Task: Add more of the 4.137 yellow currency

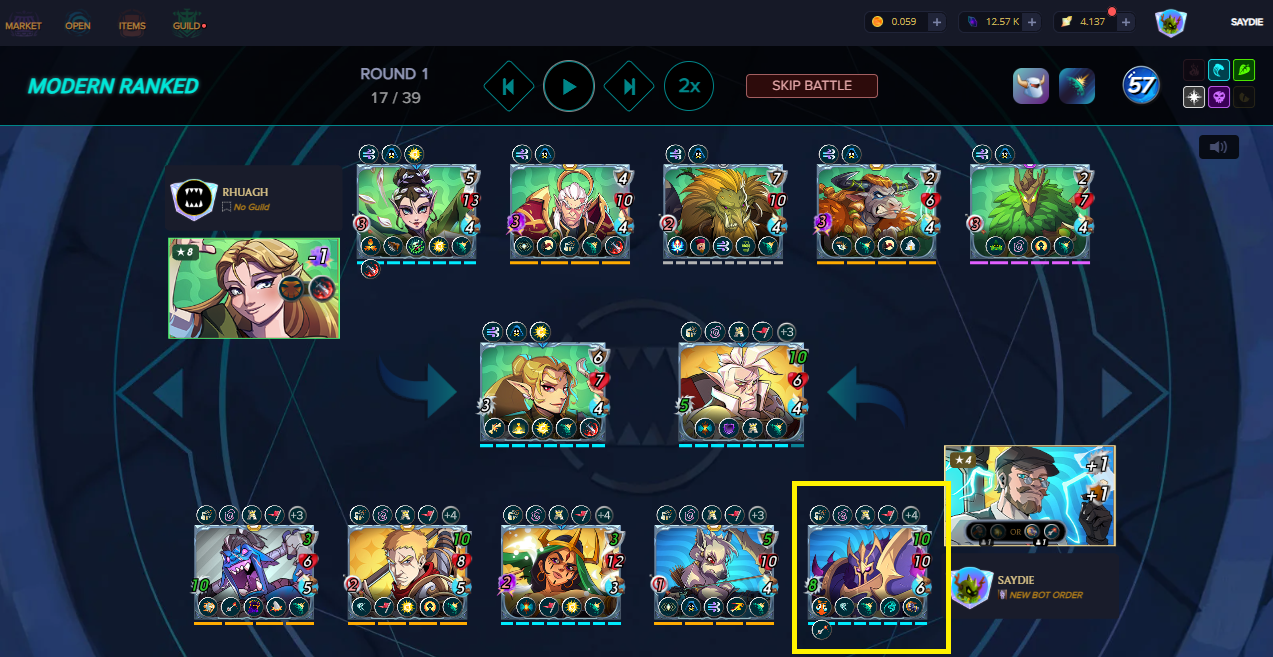Action: click(1126, 22)
